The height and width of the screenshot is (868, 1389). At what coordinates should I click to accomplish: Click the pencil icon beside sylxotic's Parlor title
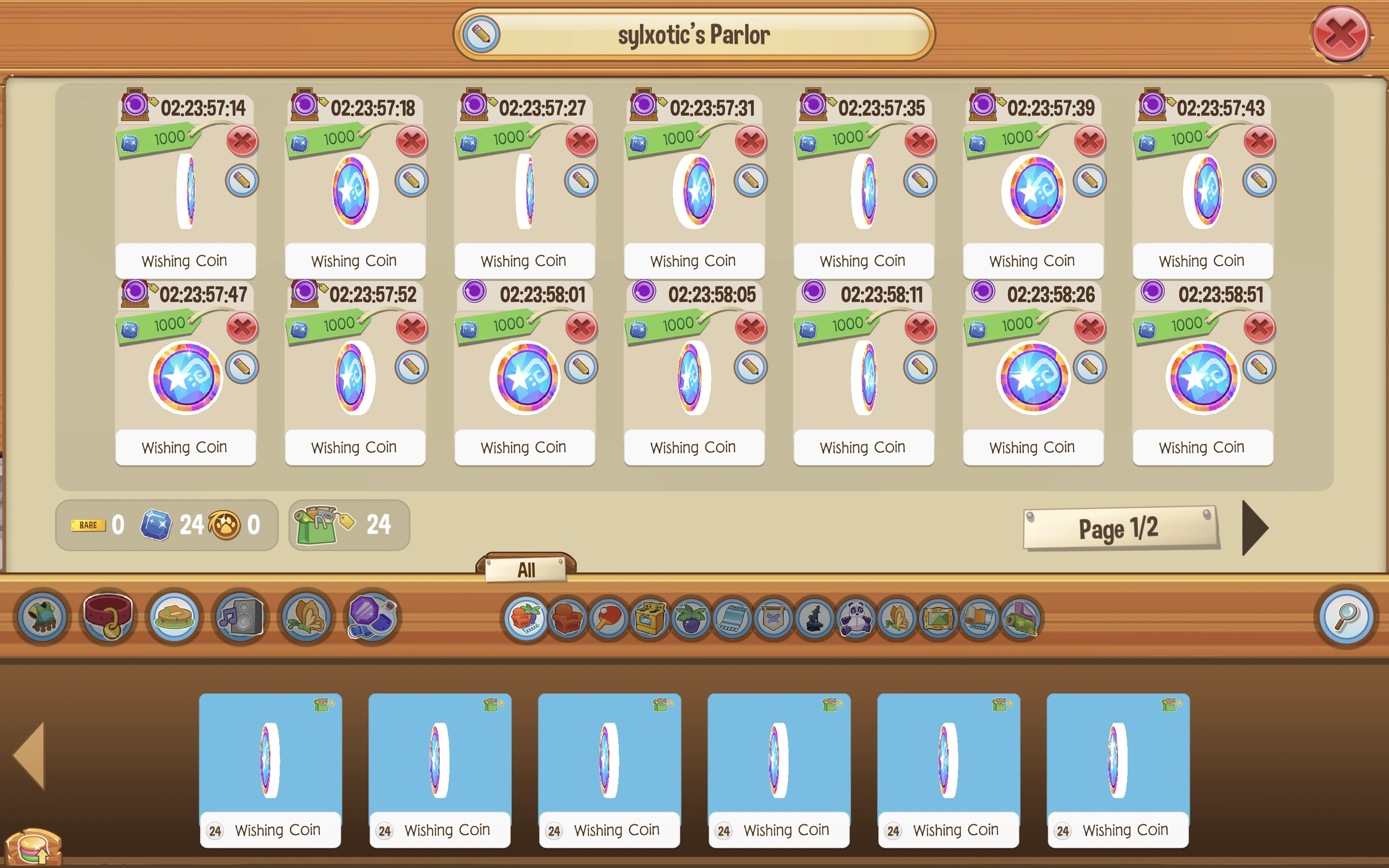point(481,34)
